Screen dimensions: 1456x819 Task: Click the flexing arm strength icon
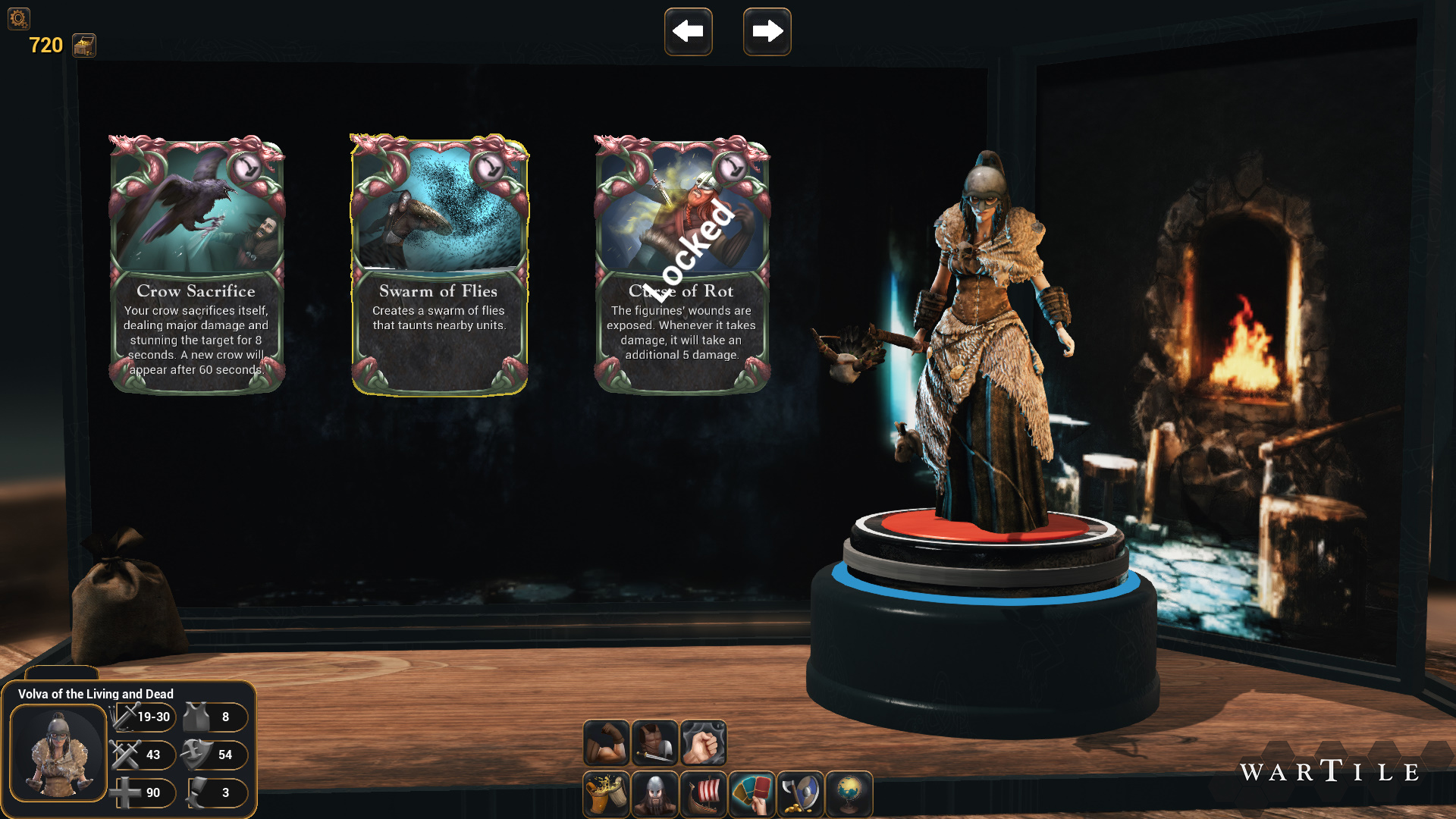pyautogui.click(x=606, y=742)
